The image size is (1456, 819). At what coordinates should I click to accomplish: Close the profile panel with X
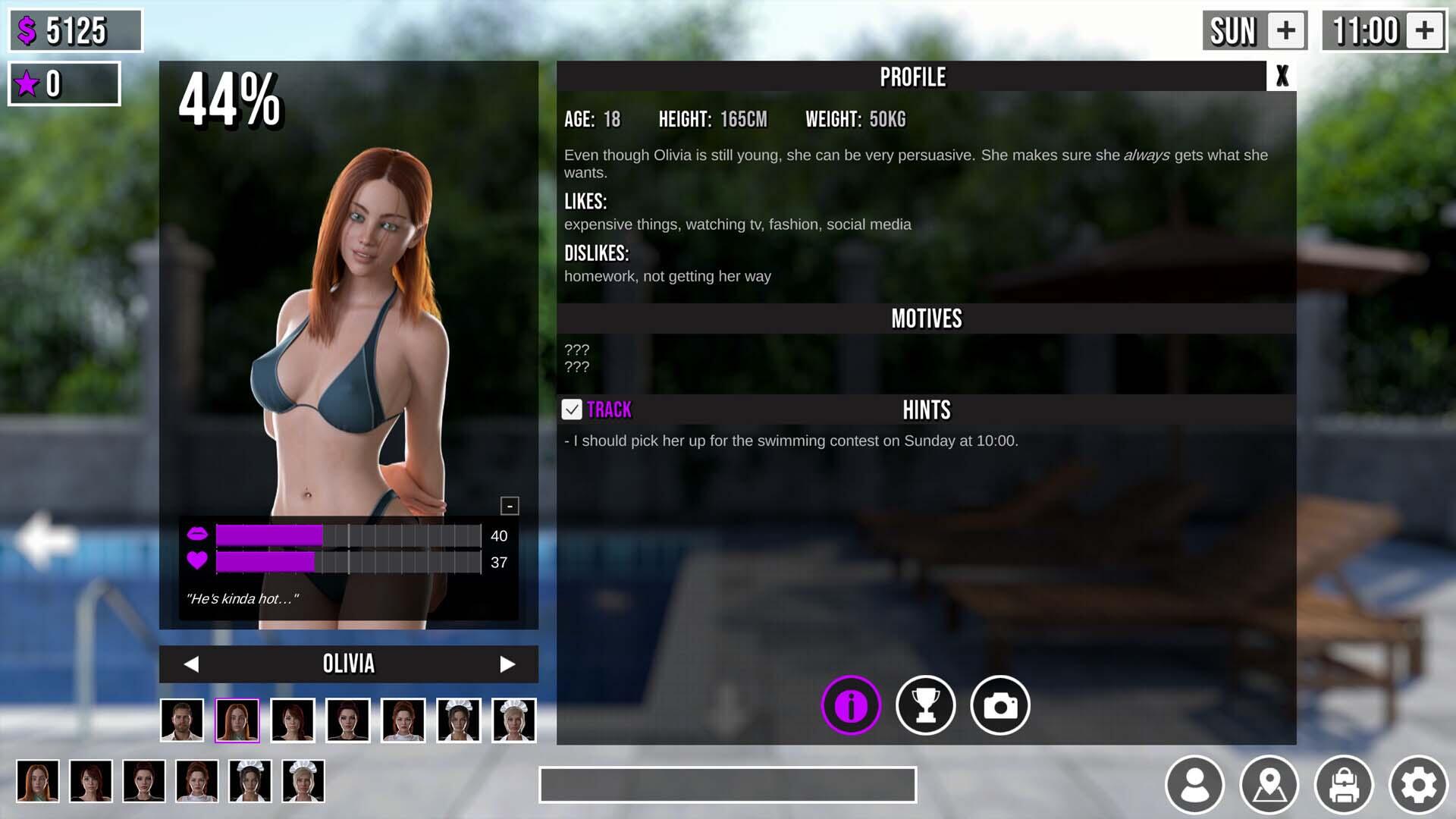coord(1282,77)
